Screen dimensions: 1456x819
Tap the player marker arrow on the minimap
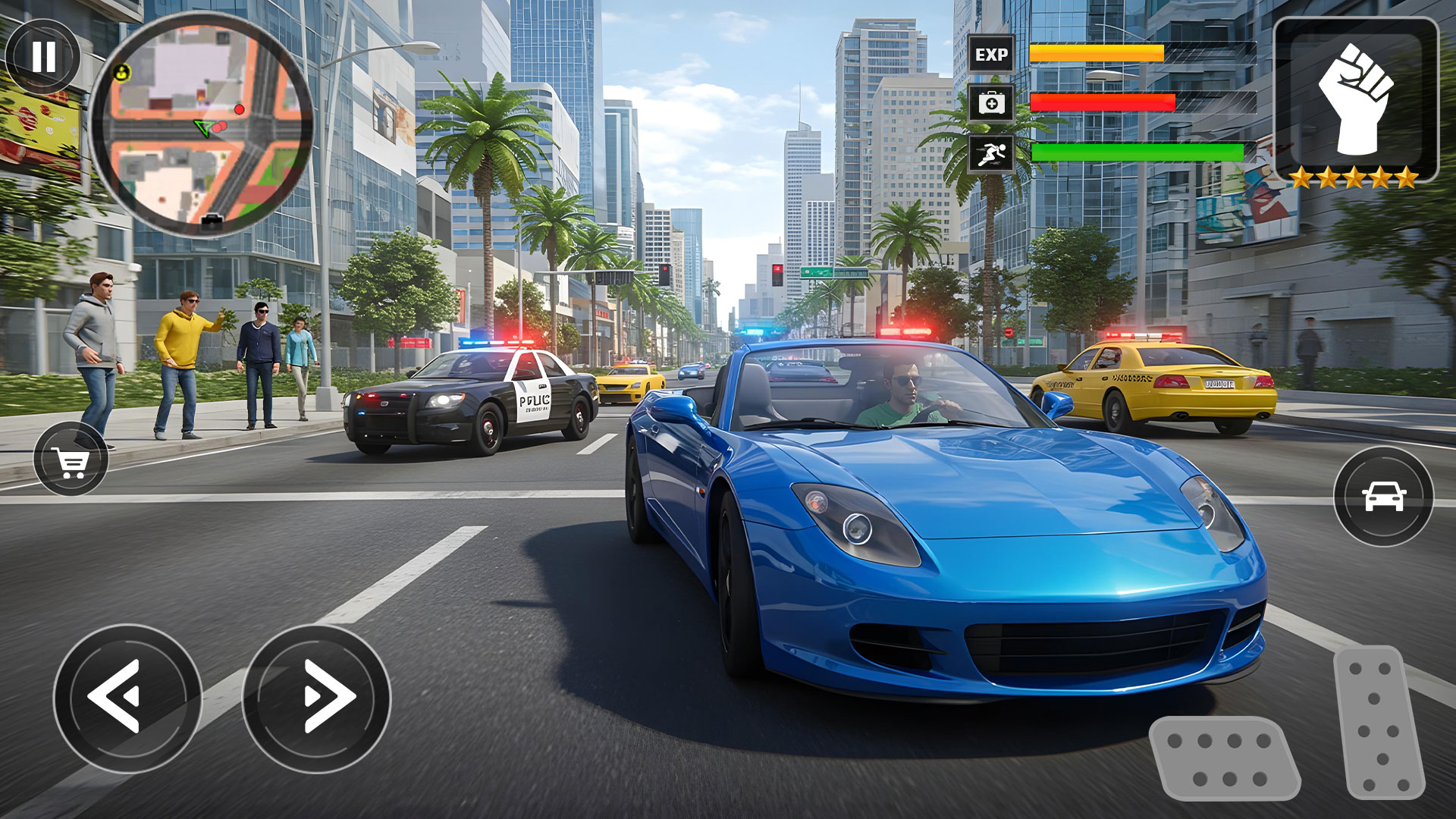(202, 127)
